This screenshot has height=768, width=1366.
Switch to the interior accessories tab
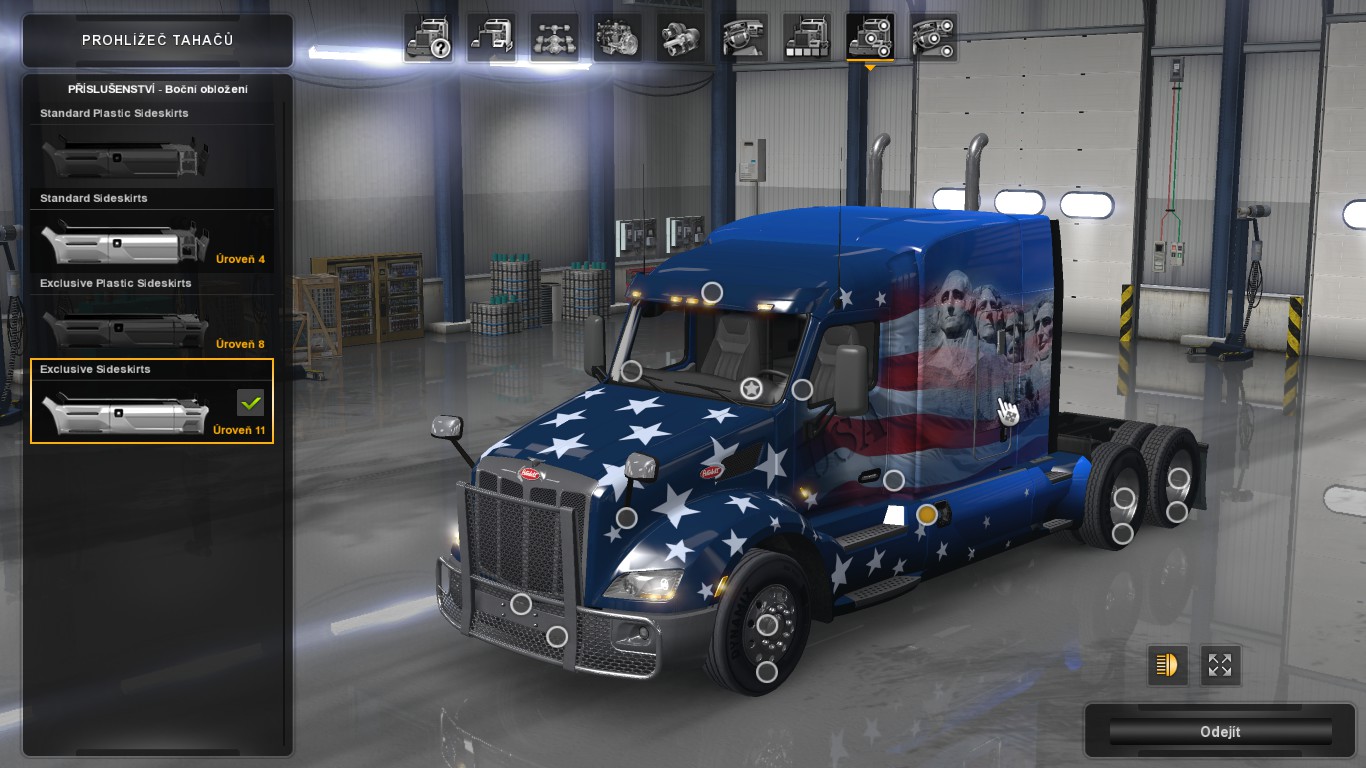click(x=934, y=38)
